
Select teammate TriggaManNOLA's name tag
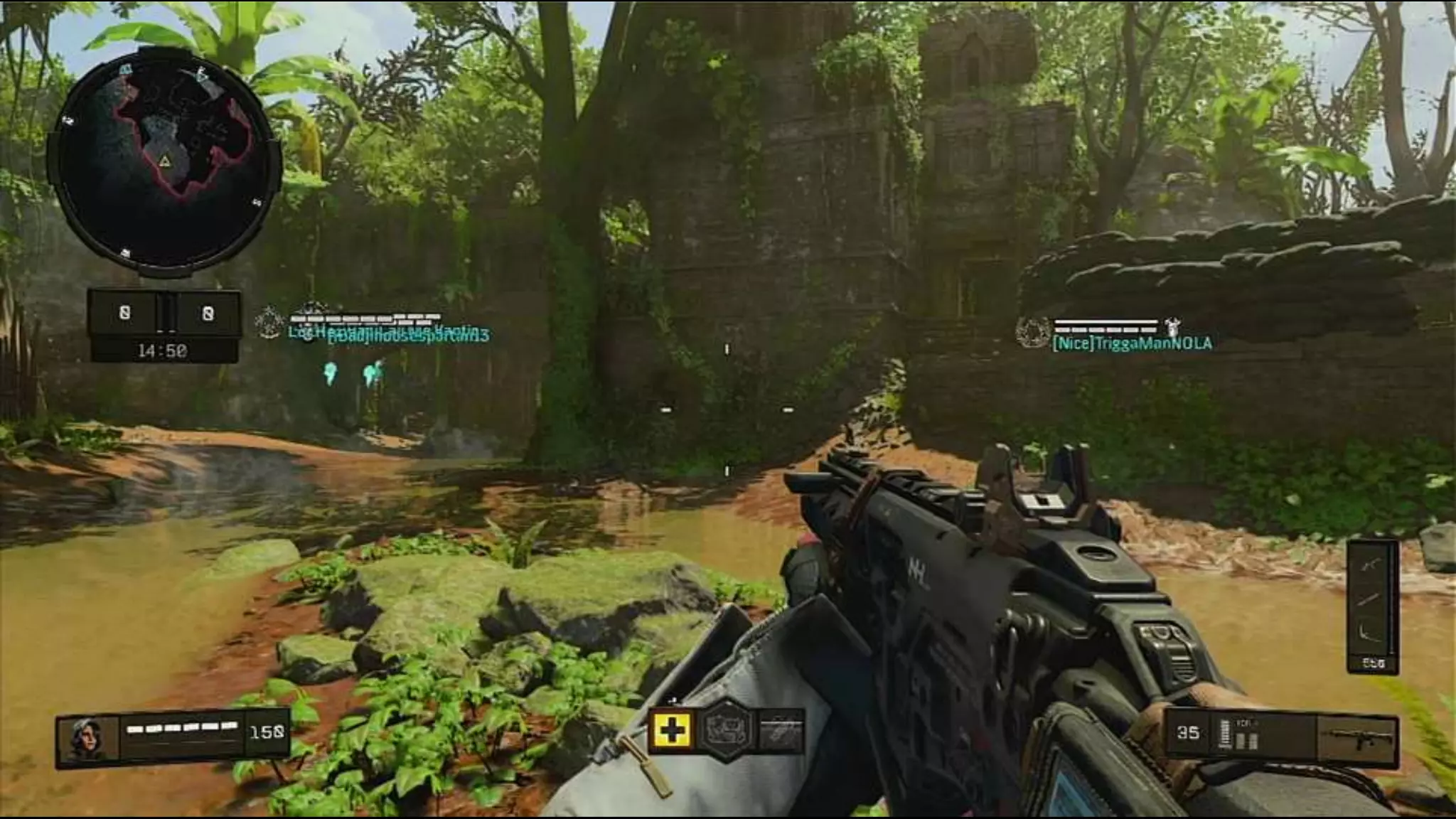(x=1131, y=343)
